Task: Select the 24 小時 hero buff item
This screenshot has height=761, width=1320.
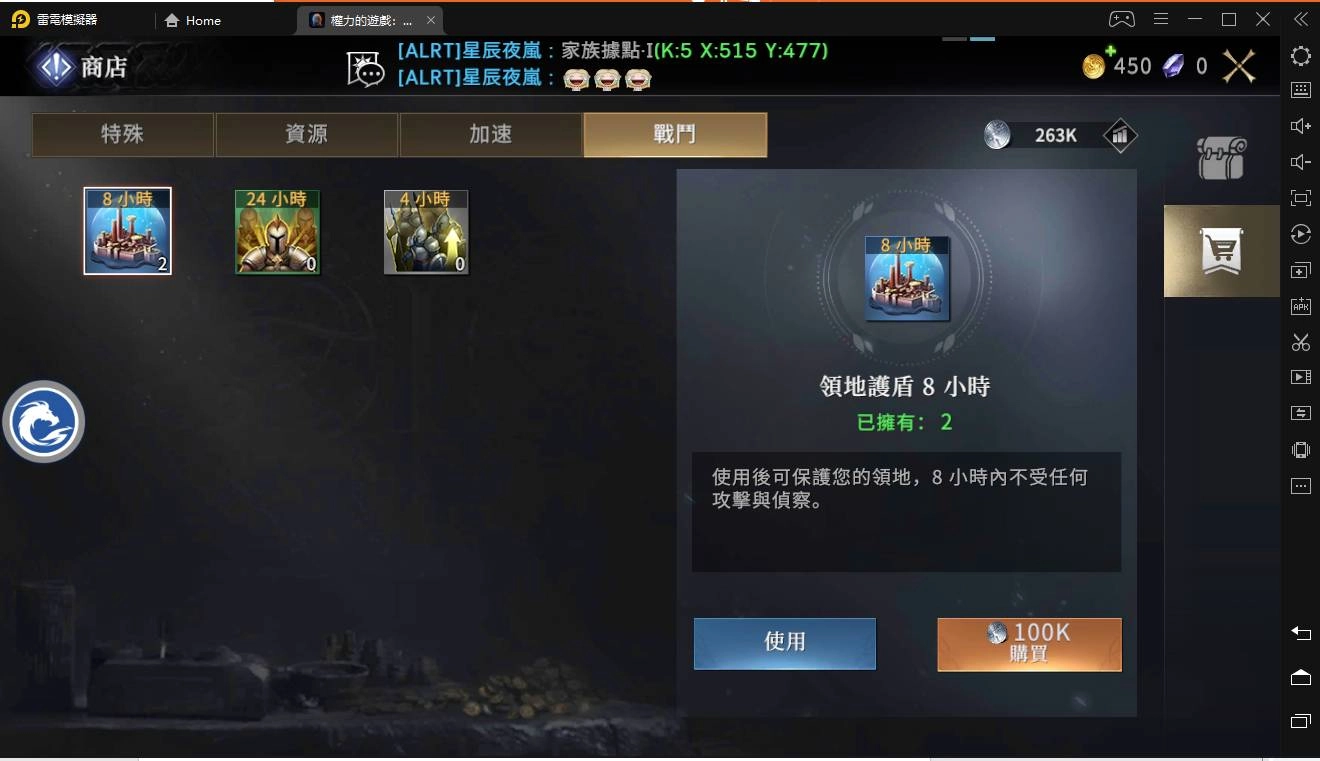Action: coord(277,231)
